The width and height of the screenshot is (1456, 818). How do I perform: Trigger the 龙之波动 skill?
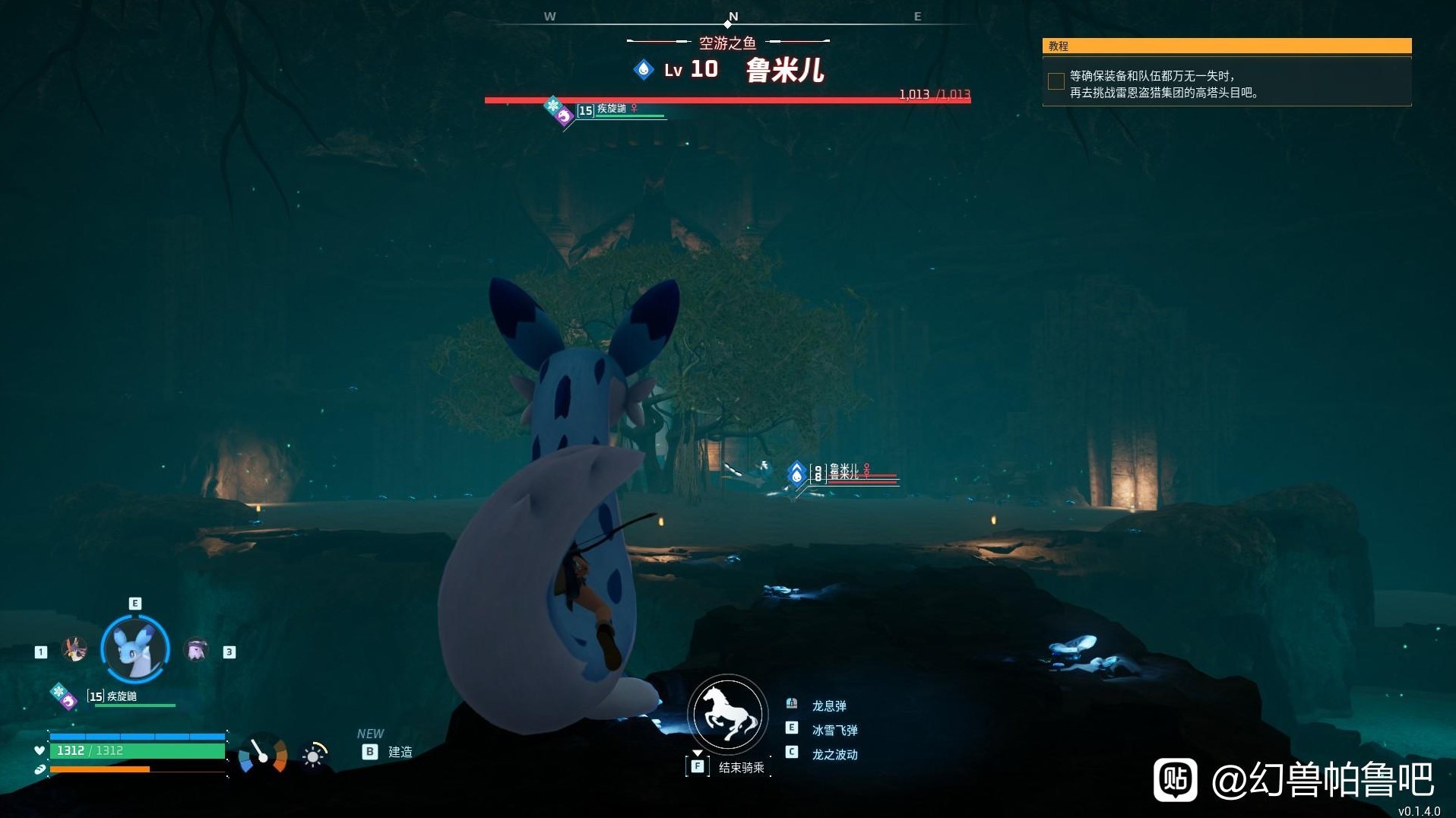(834, 754)
